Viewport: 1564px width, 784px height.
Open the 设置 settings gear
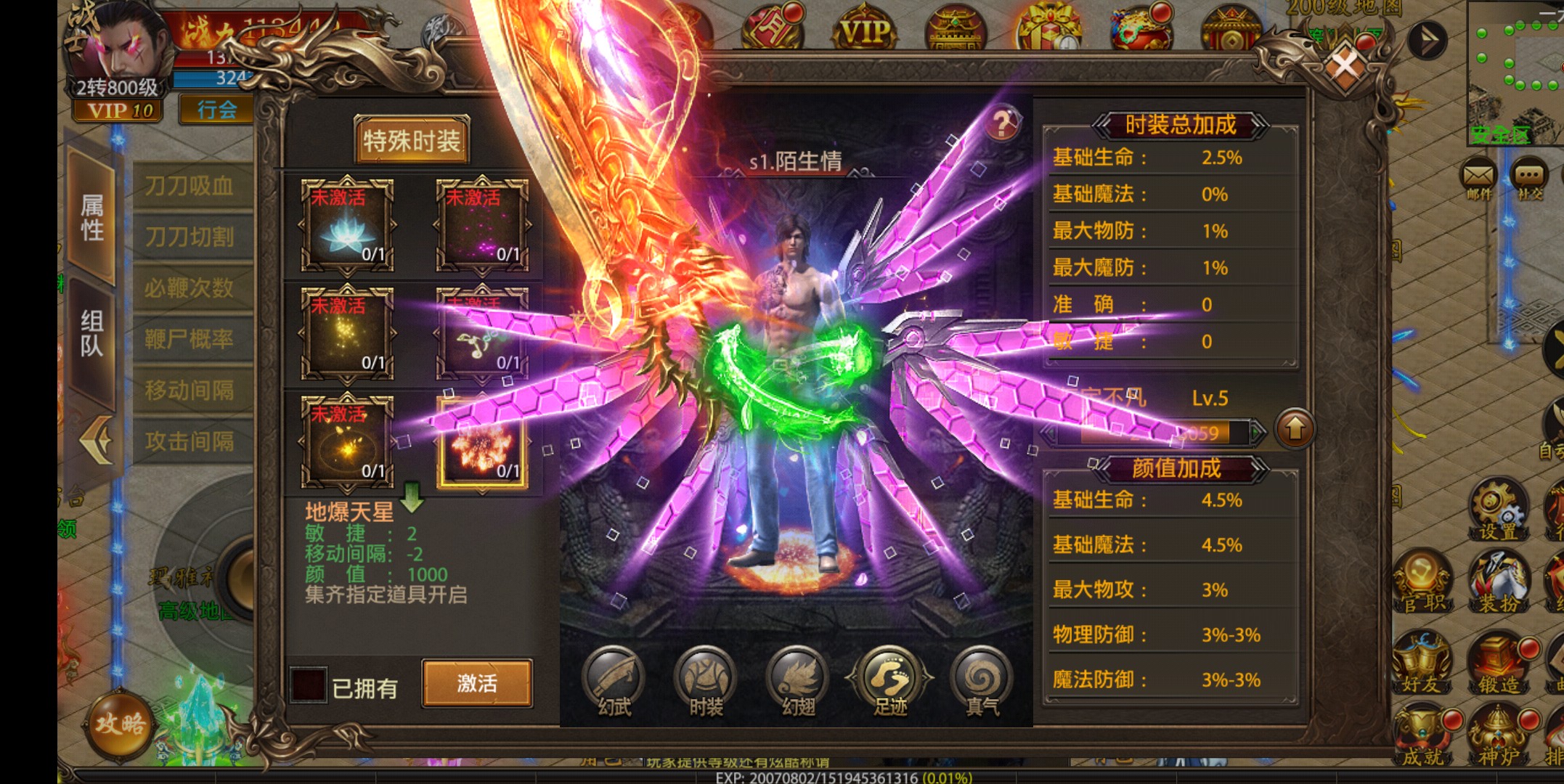1497,508
